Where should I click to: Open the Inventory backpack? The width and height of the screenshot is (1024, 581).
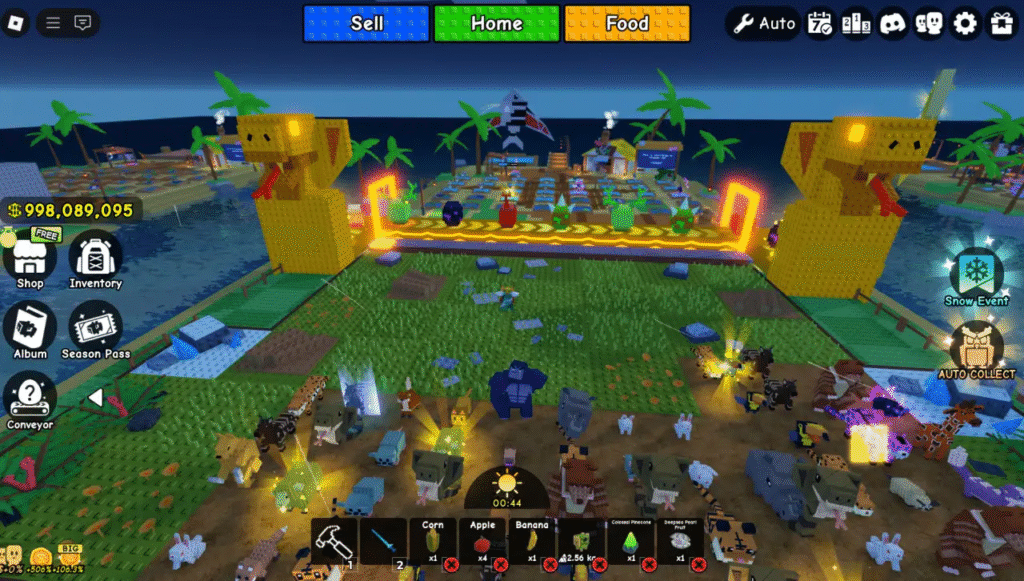tap(95, 258)
